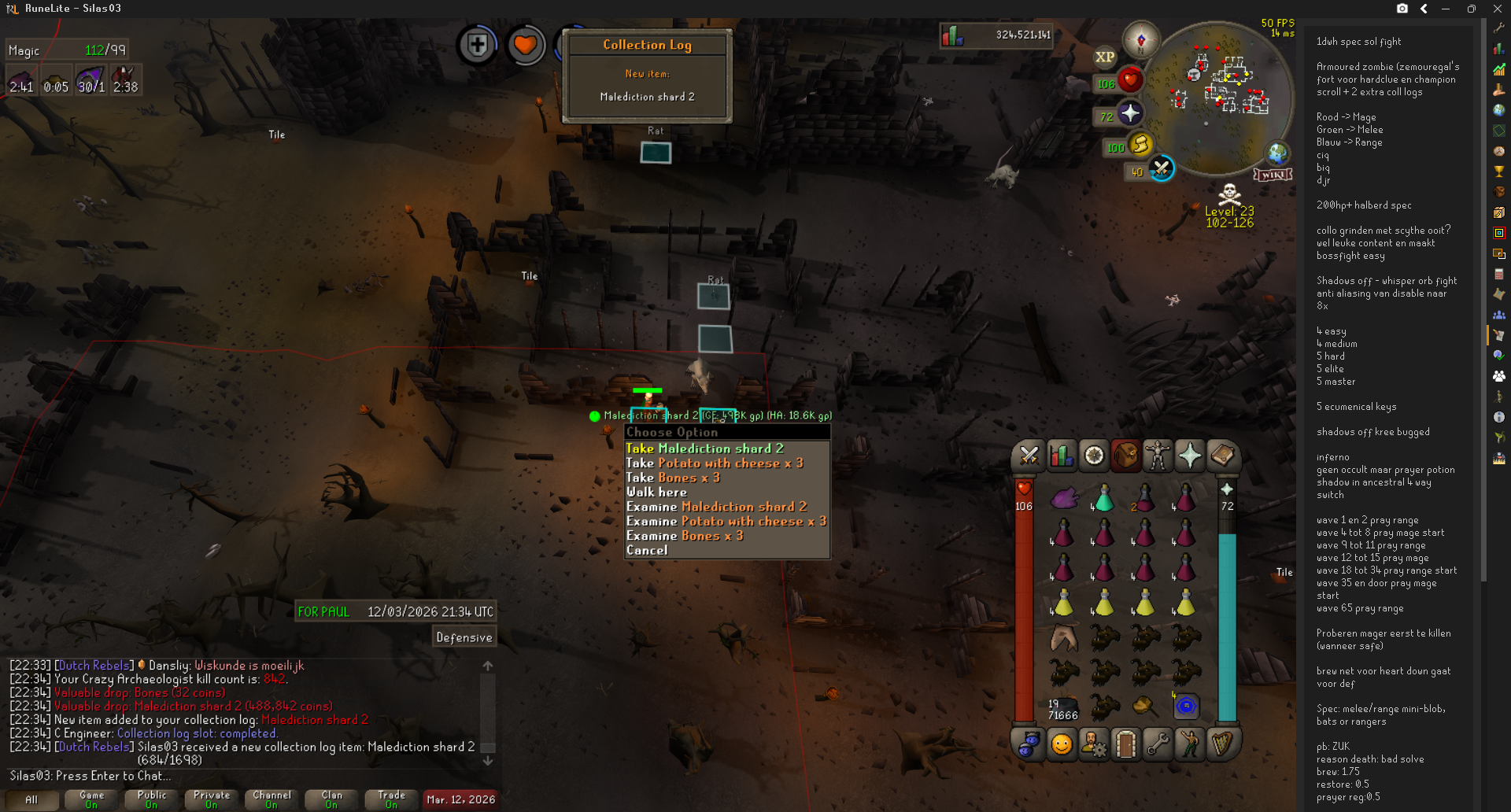Cancel the Choose Option menu
Image resolution: width=1511 pixels, height=812 pixels.
click(647, 551)
